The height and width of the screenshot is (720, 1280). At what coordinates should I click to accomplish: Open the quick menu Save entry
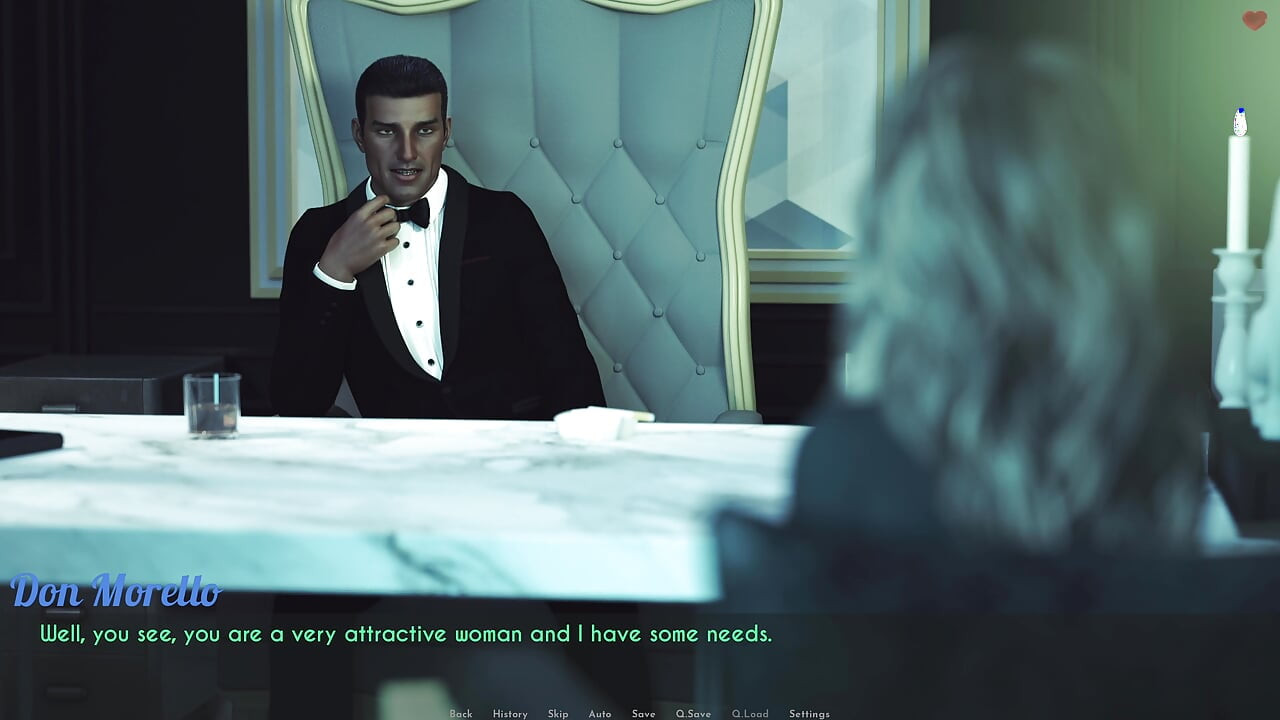pos(644,713)
